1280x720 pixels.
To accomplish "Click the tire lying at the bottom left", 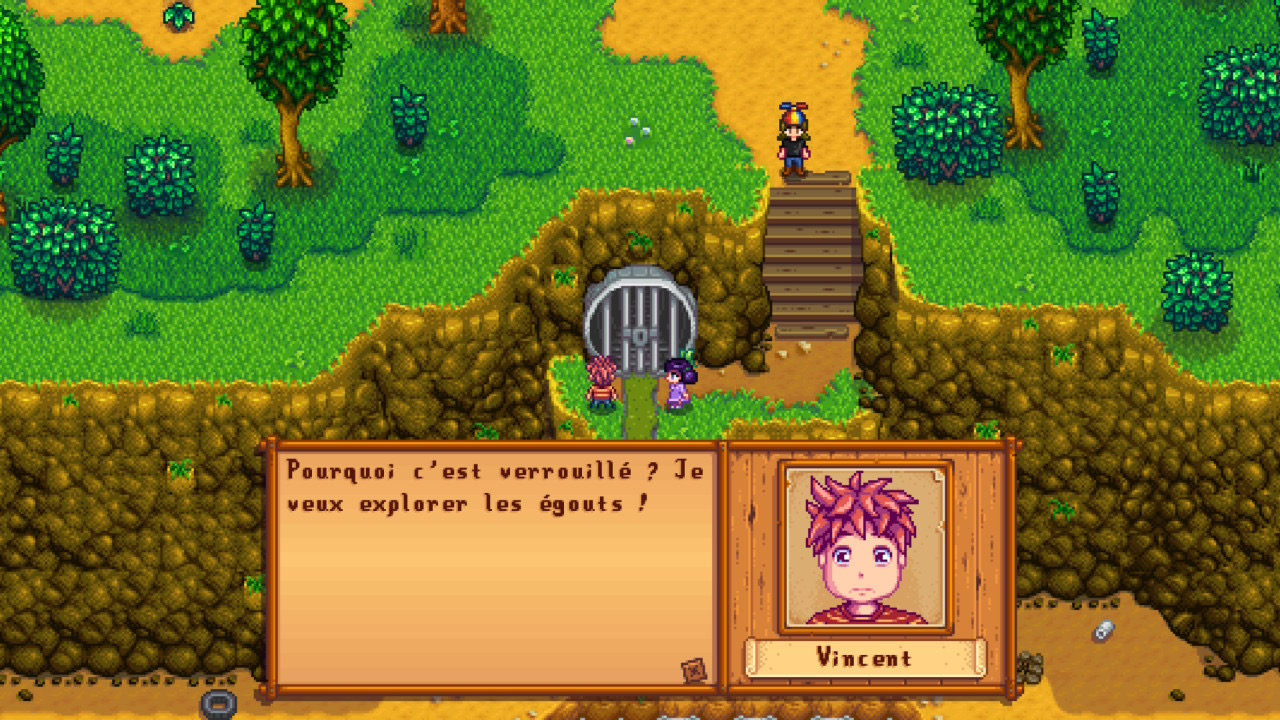I will (x=220, y=706).
